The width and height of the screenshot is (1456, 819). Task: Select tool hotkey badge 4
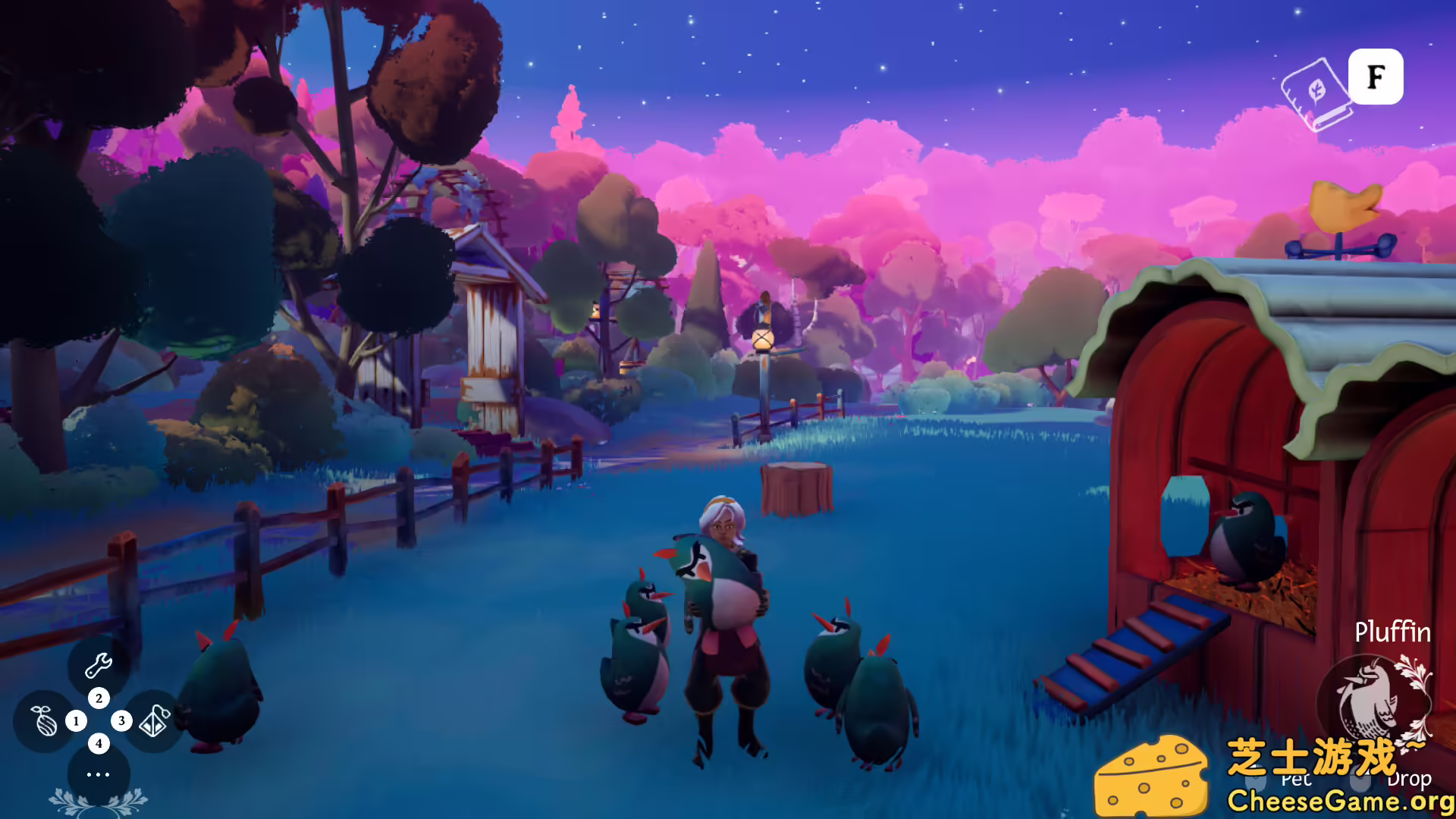[99, 743]
